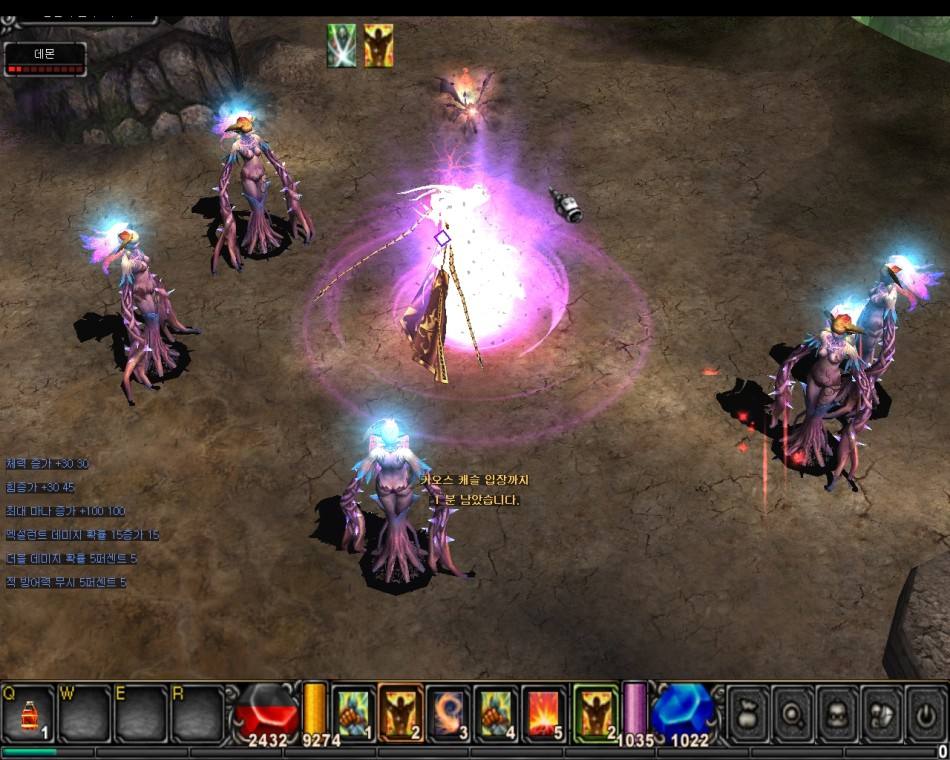The width and height of the screenshot is (950, 760).
Task: Select the fist skill in hotkey slot 4
Action: tap(497, 713)
